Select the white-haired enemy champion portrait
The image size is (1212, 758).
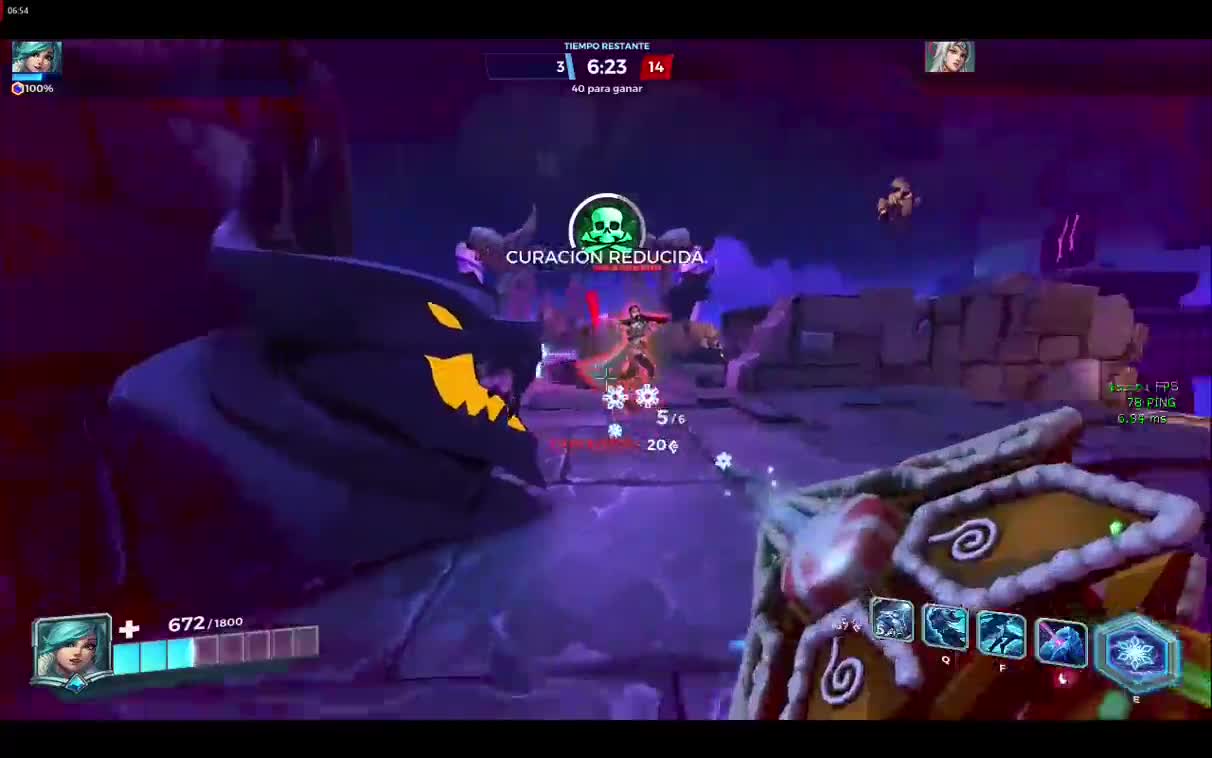pyautogui.click(x=949, y=57)
